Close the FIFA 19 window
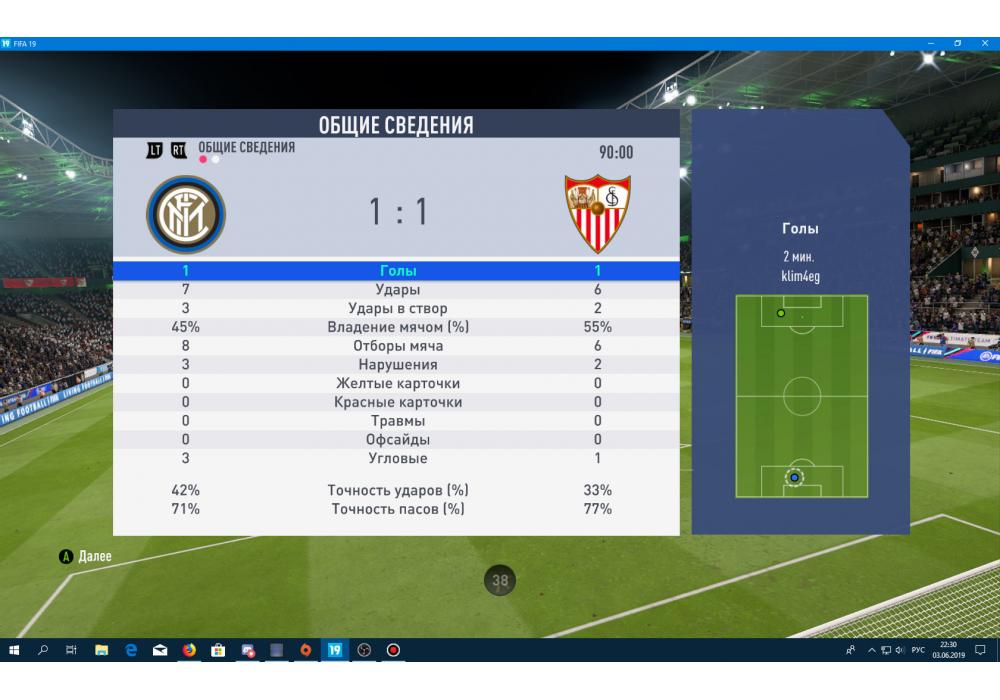The height and width of the screenshot is (700, 1000). pos(985,44)
